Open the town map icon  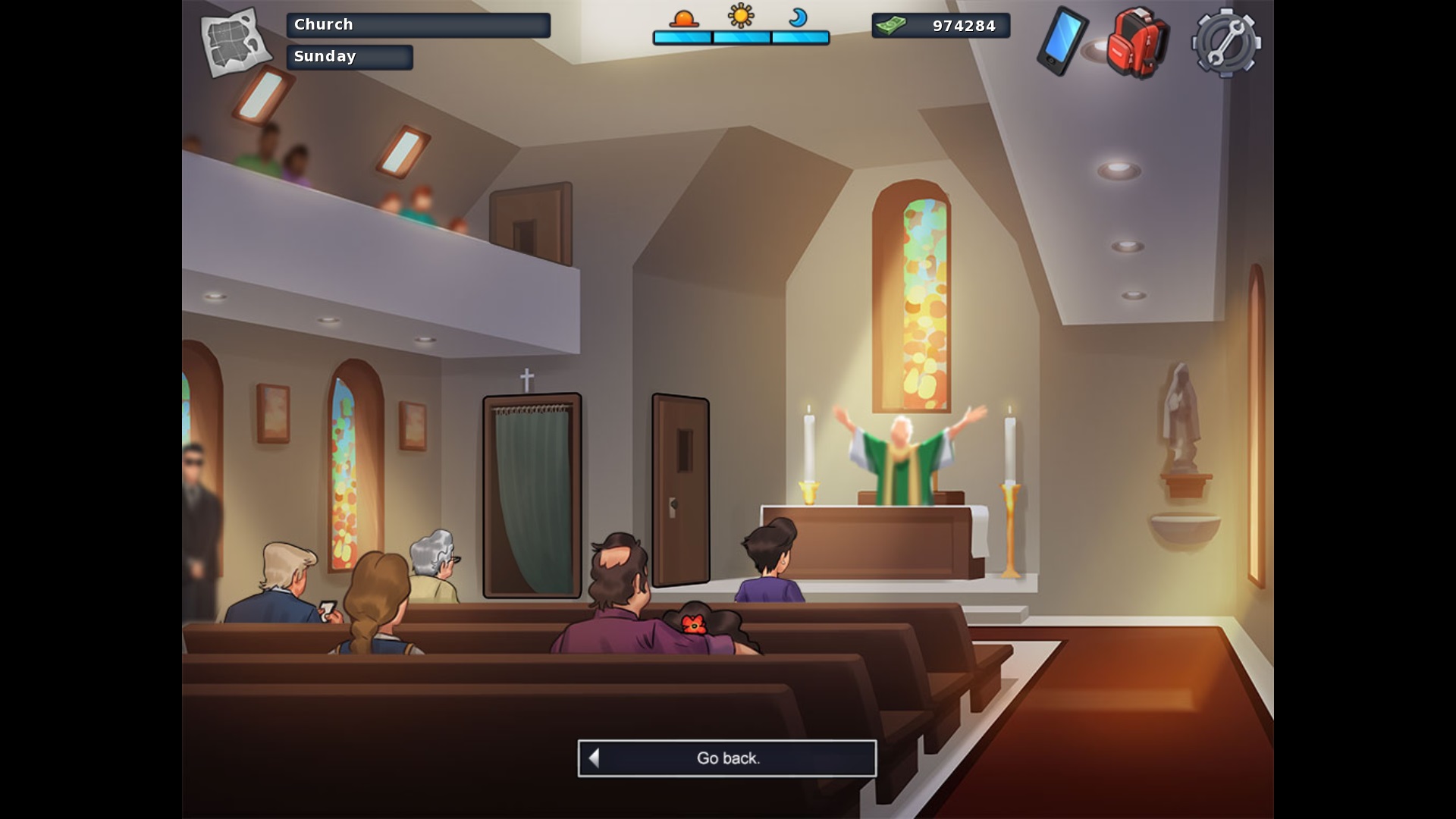(x=236, y=42)
